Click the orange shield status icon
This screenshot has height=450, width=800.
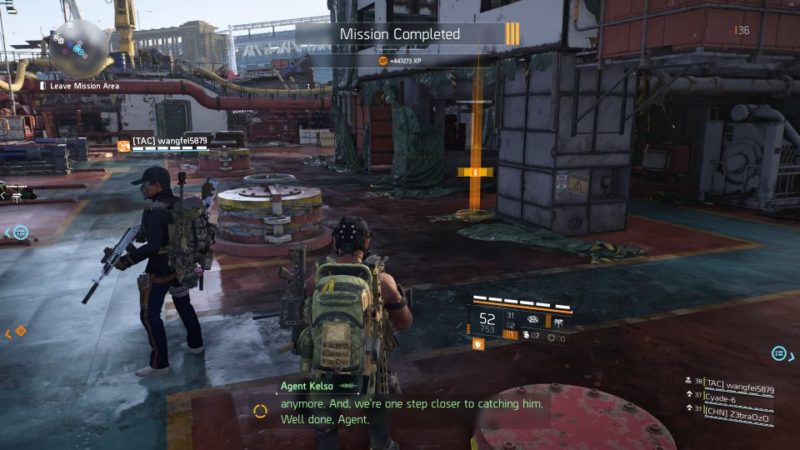coord(479,343)
